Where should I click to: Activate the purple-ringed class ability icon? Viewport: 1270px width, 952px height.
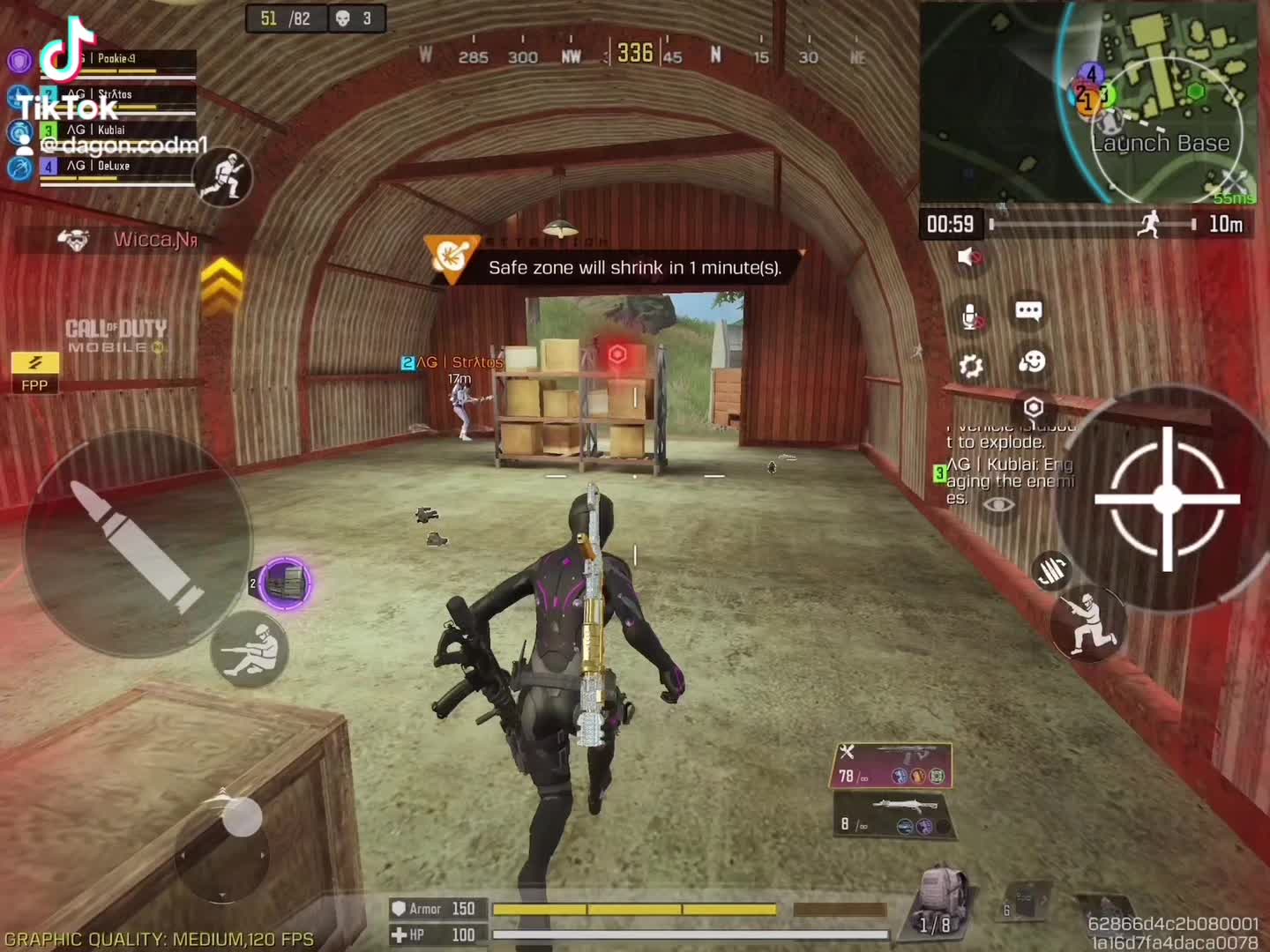coord(285,583)
